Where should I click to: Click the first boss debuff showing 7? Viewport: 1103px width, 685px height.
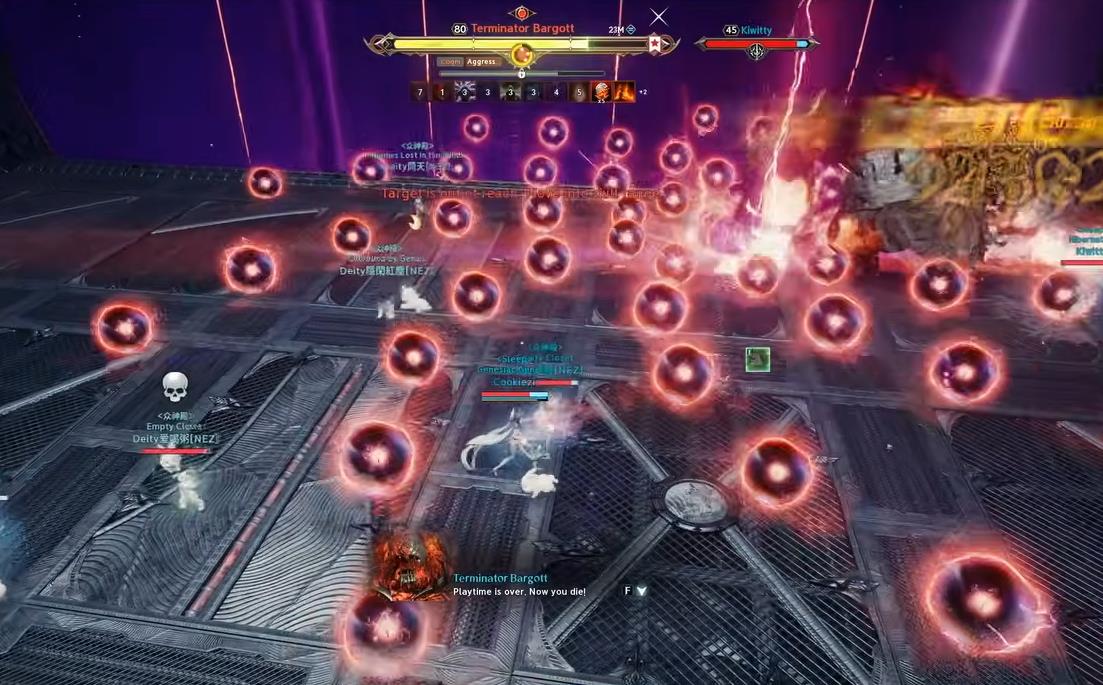click(x=421, y=92)
